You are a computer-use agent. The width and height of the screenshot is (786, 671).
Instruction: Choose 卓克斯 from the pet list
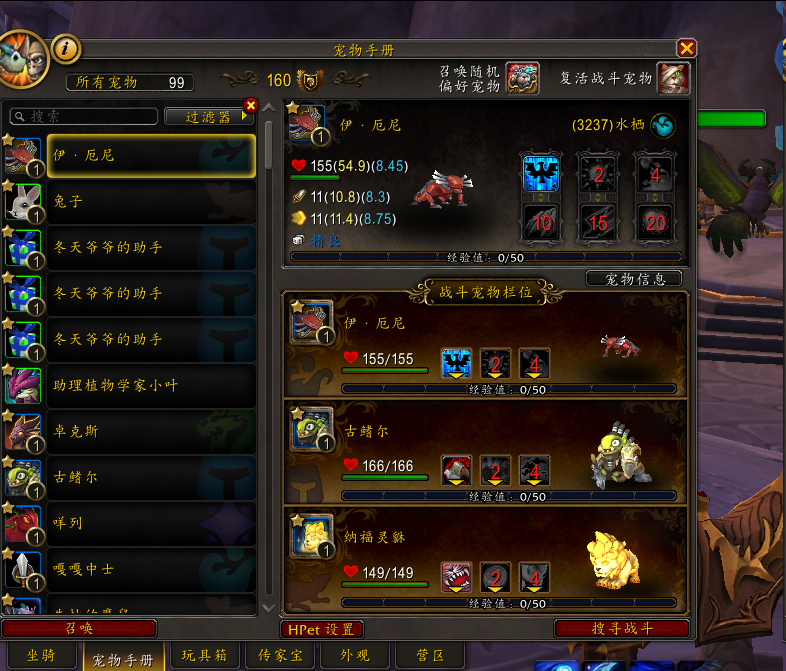click(x=128, y=431)
